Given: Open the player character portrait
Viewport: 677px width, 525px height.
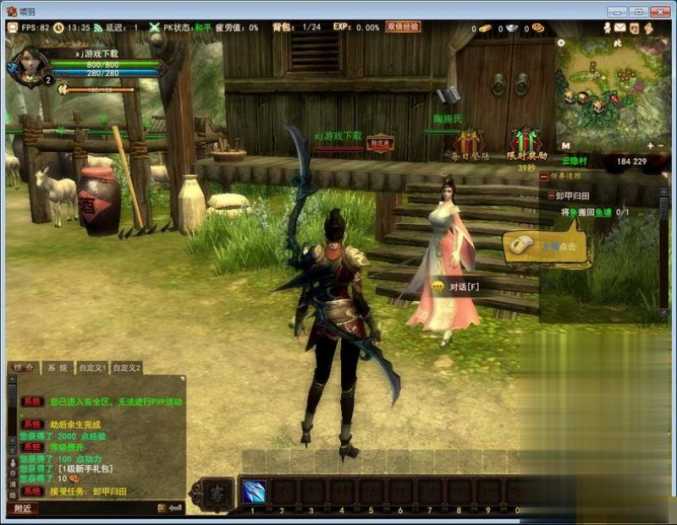Looking at the screenshot, I should point(27,66).
